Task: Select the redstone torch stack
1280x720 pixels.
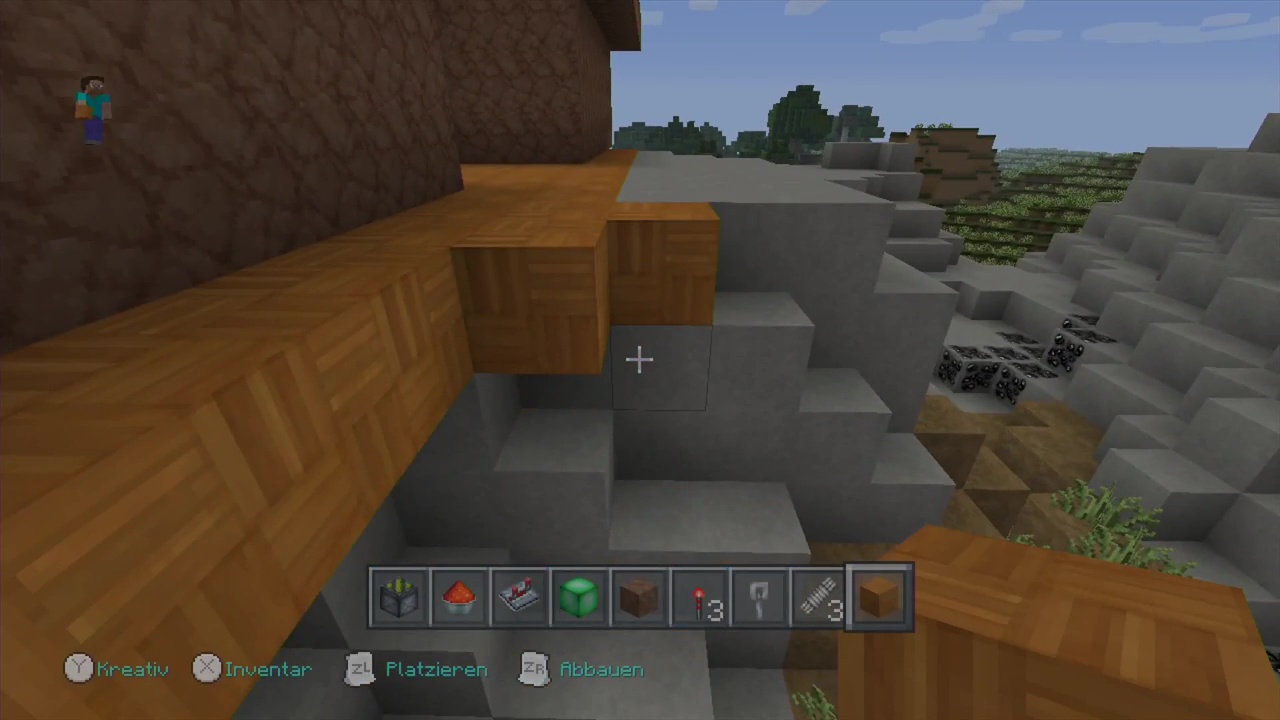Action: pos(699,598)
